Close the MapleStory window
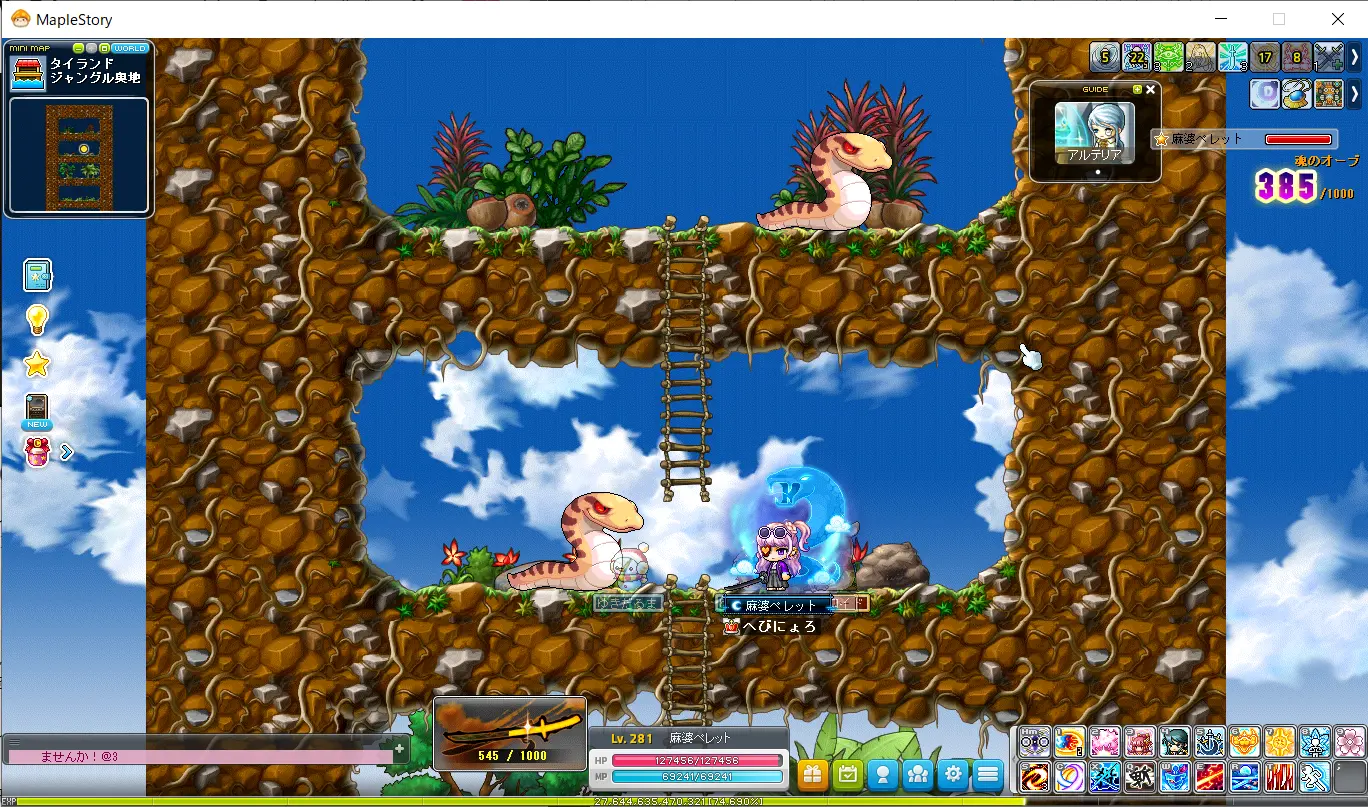 click(1337, 19)
